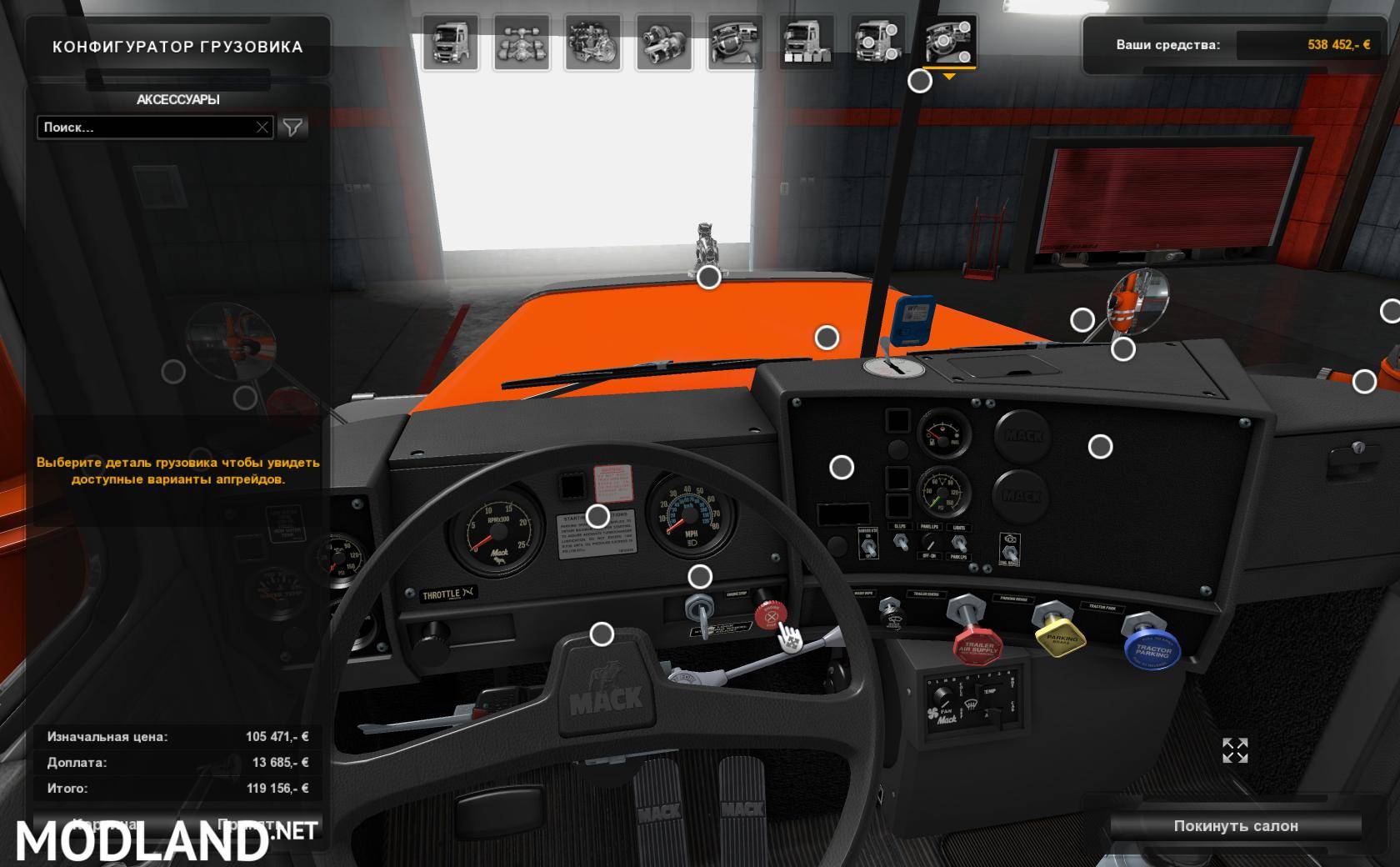Choose the marker below the round mirror
This screenshot has height=867, width=1400.
(x=1123, y=349)
